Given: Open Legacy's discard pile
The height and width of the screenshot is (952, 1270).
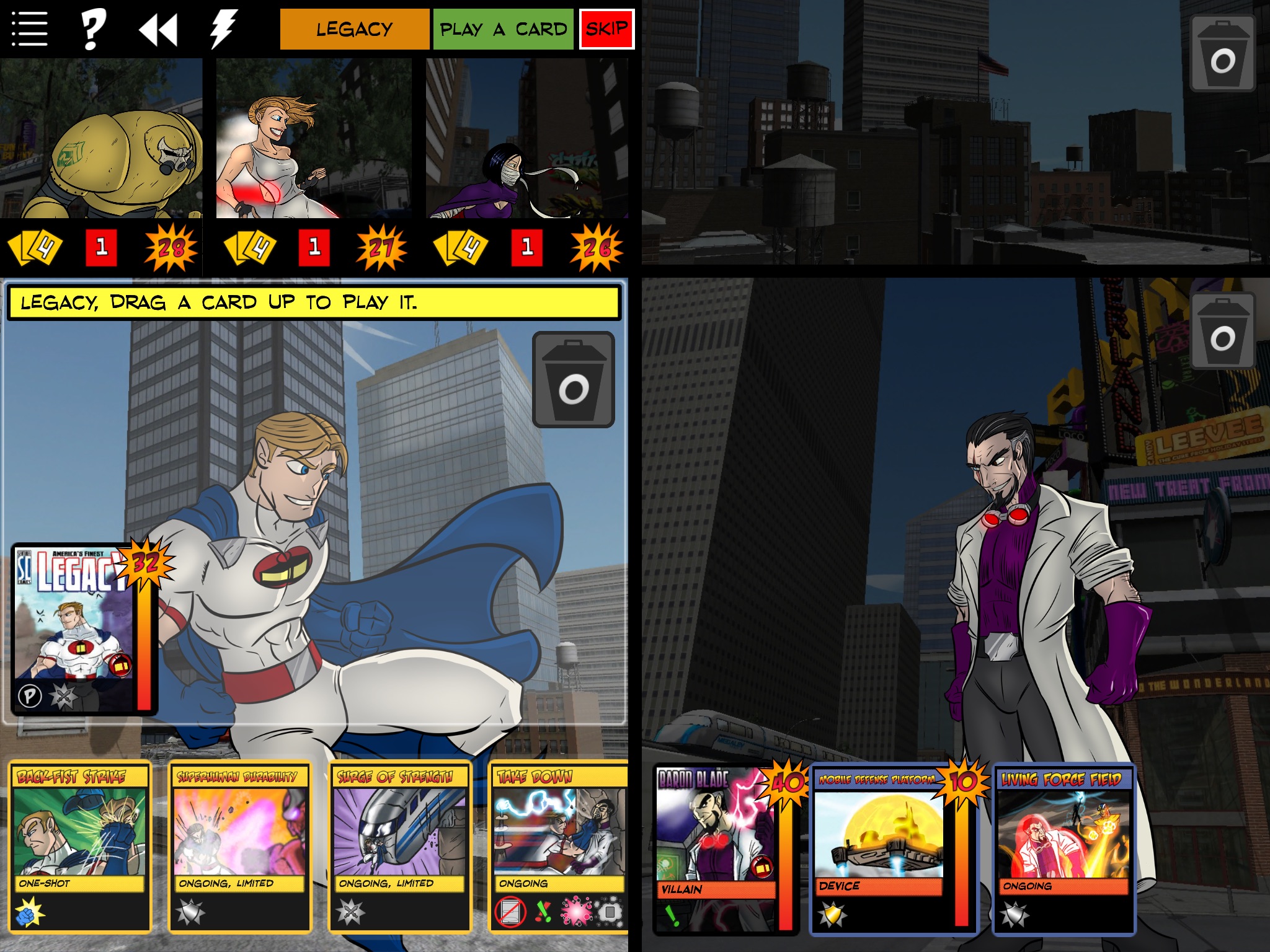Looking at the screenshot, I should pos(574,378).
